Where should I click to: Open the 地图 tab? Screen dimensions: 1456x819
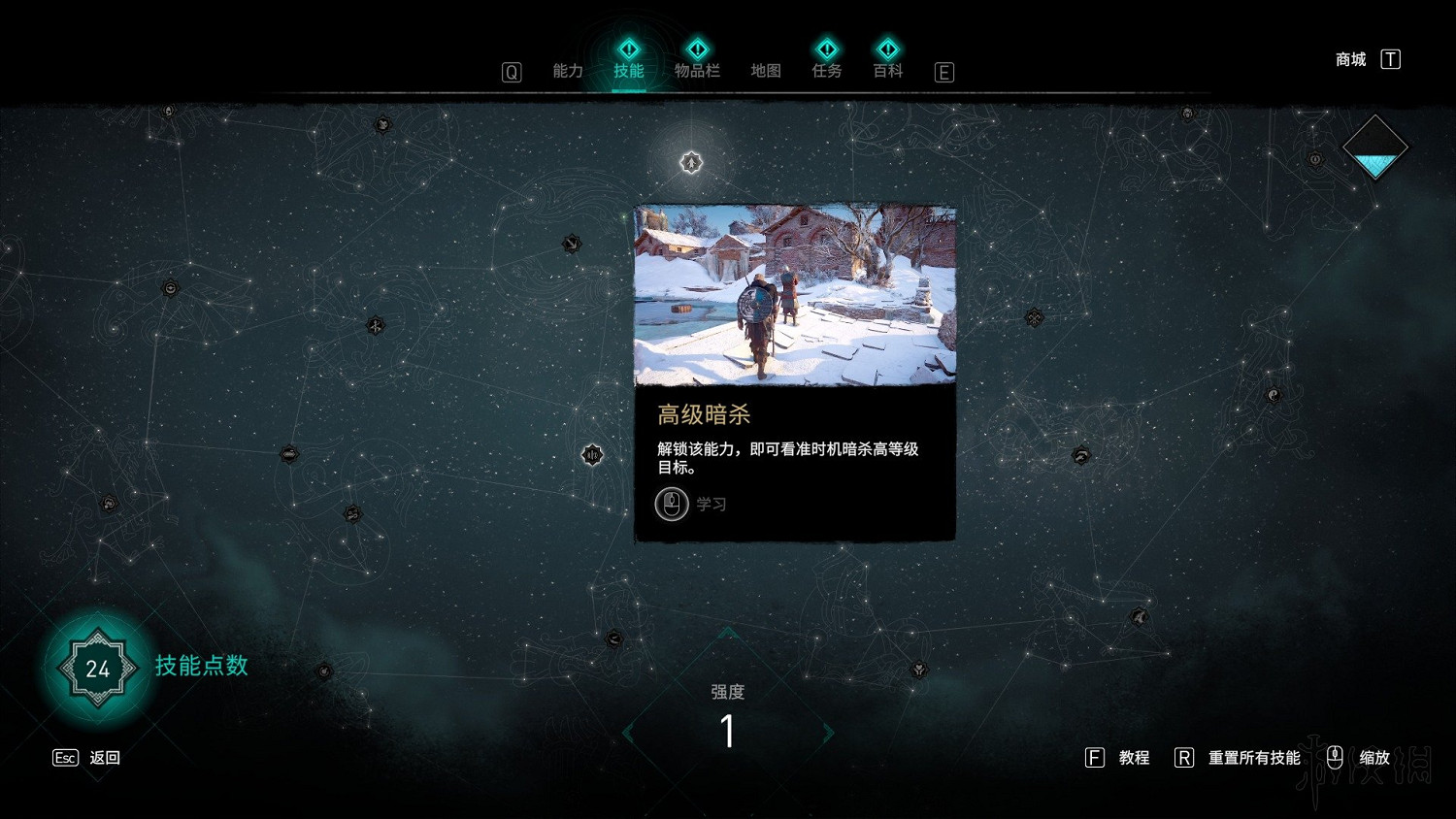(x=764, y=70)
